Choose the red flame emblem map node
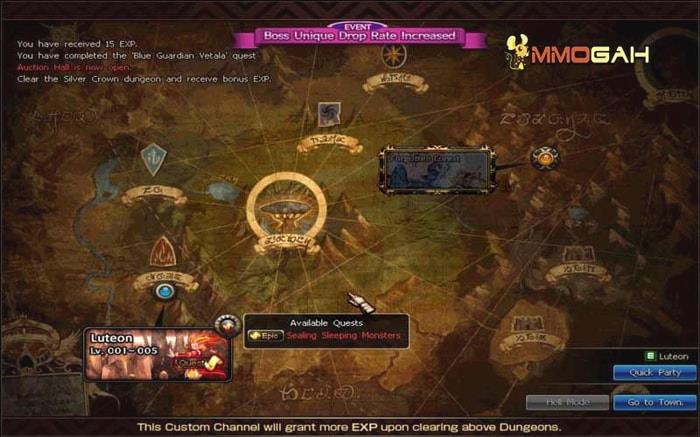Image resolution: width=700 pixels, height=437 pixels. 163,251
